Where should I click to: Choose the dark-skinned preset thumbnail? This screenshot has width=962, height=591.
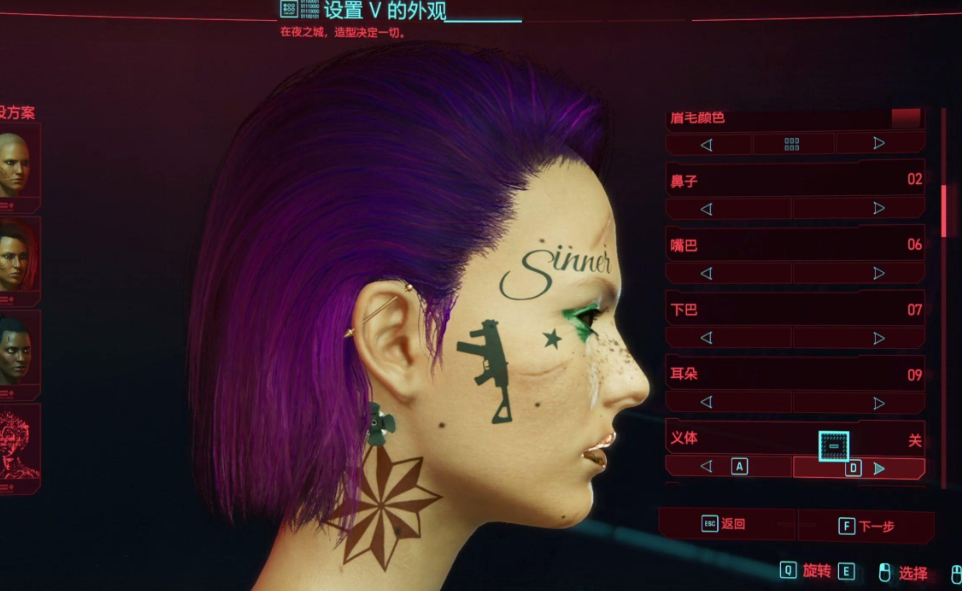coord(14,350)
